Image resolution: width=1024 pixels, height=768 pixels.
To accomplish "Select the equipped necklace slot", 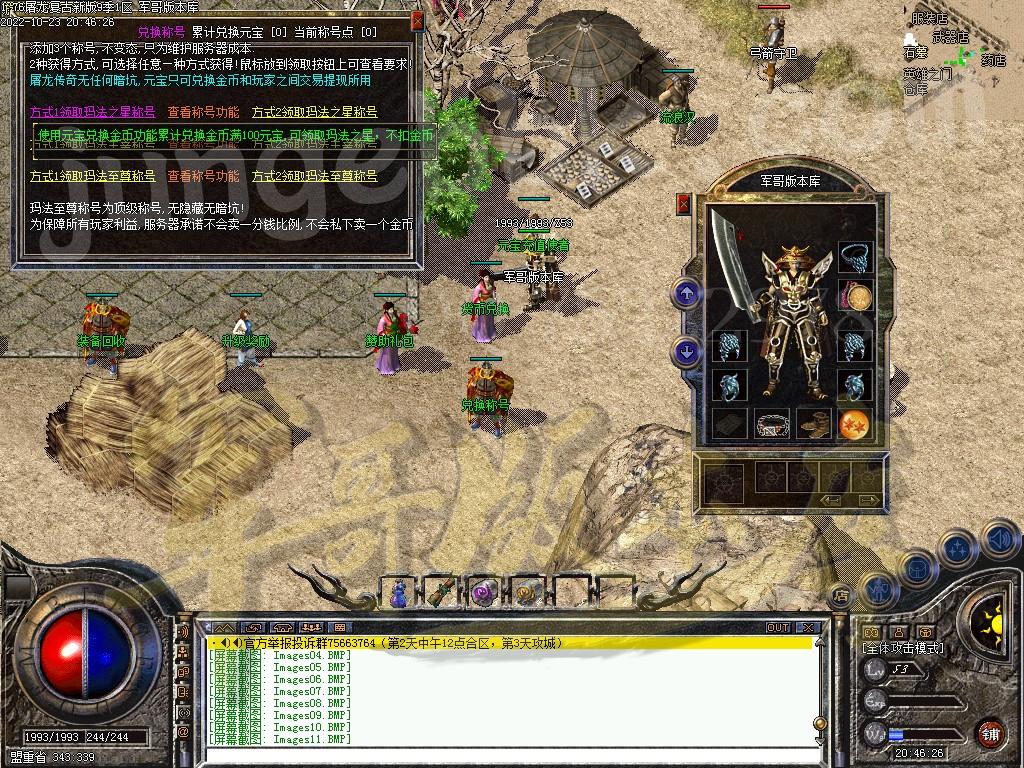I will [854, 258].
